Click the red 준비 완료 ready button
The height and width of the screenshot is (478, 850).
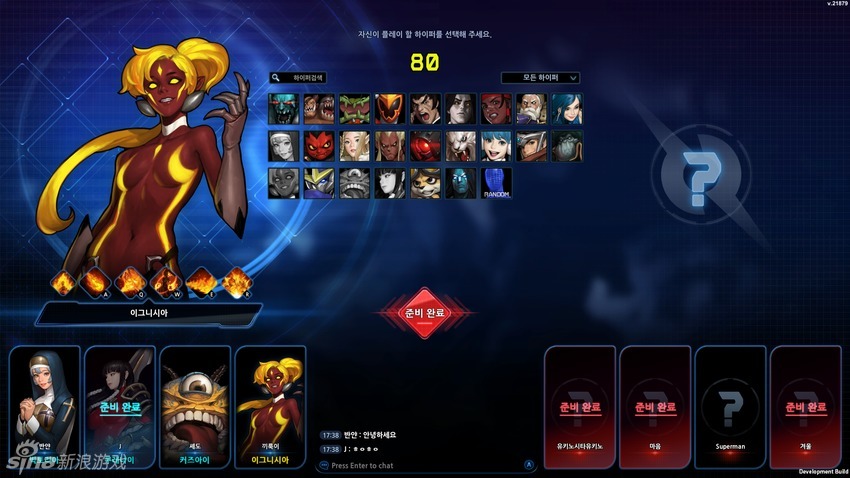(x=424, y=313)
